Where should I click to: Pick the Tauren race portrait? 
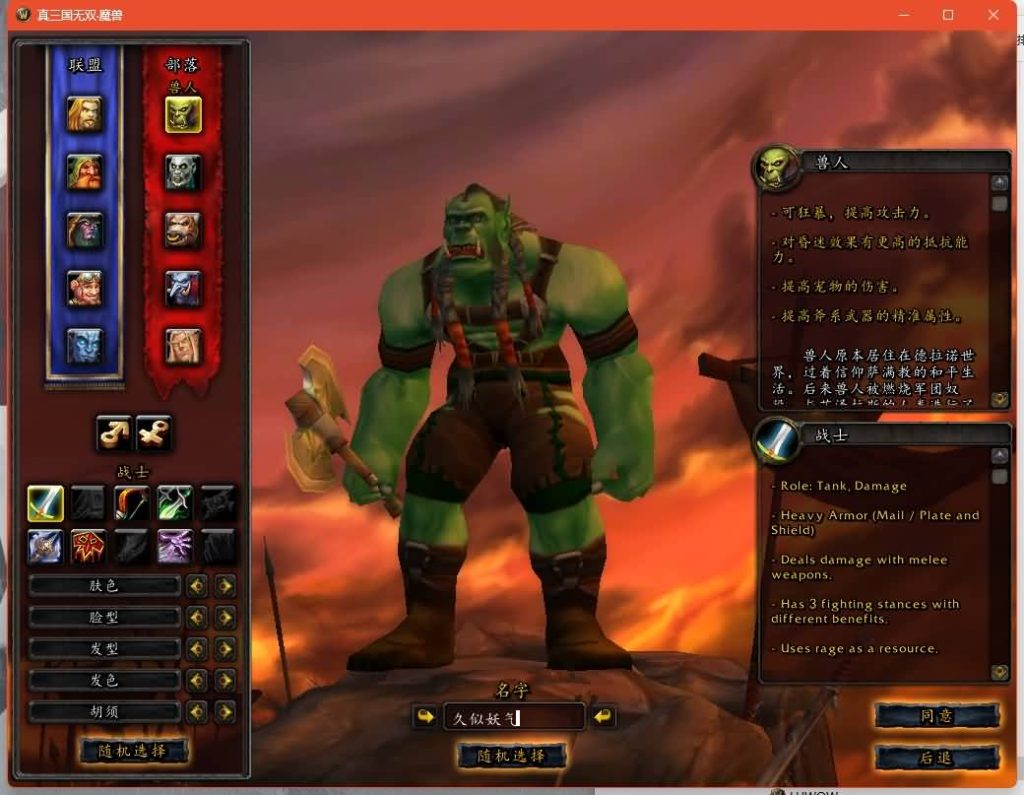(183, 230)
